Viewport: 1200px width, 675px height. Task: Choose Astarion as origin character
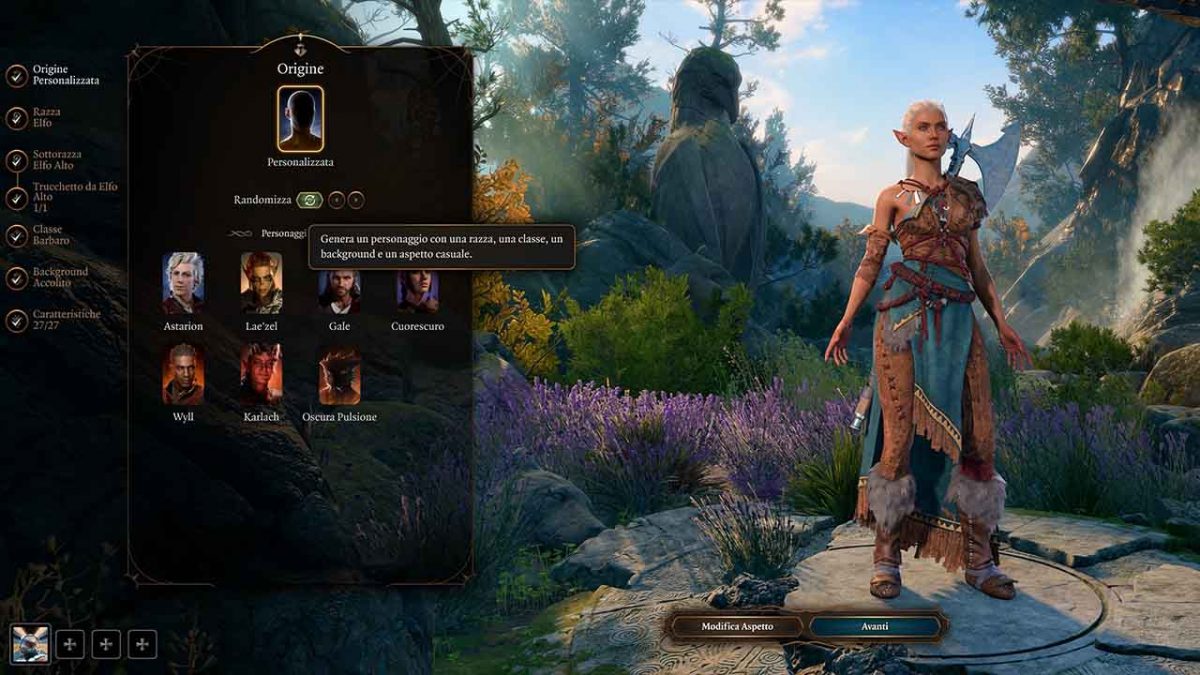coord(183,283)
